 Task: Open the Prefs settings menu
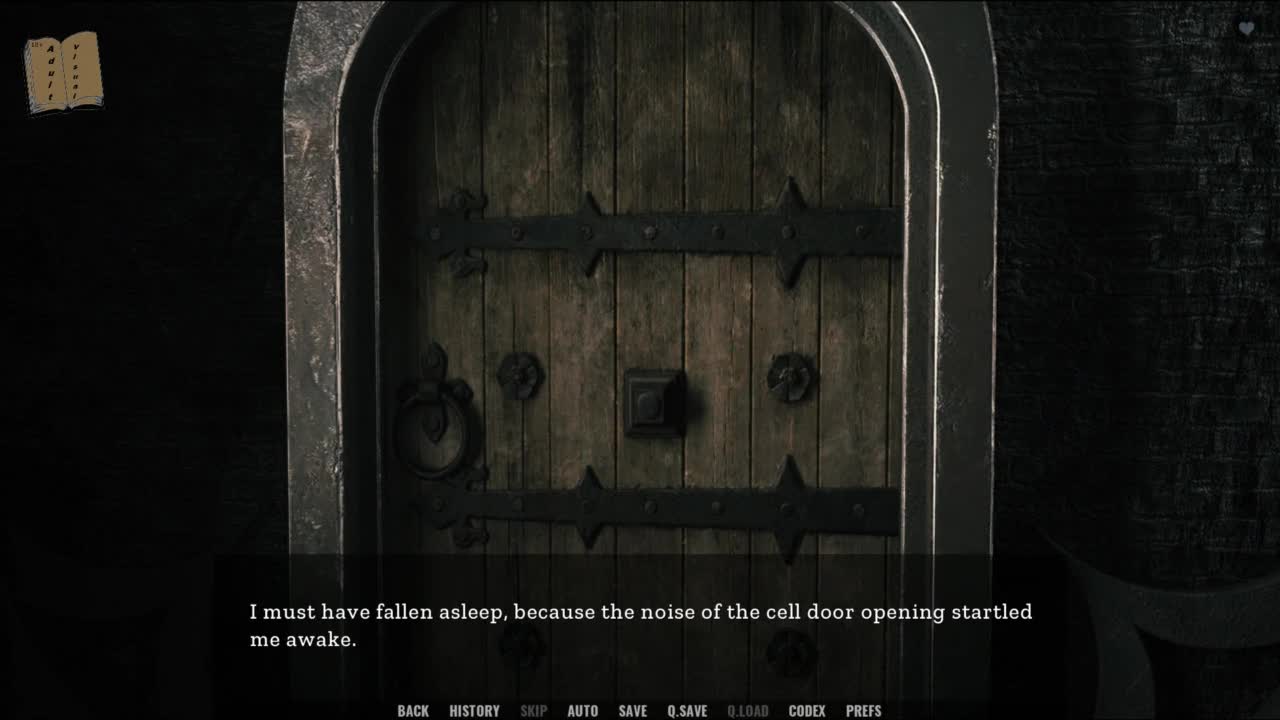point(863,711)
